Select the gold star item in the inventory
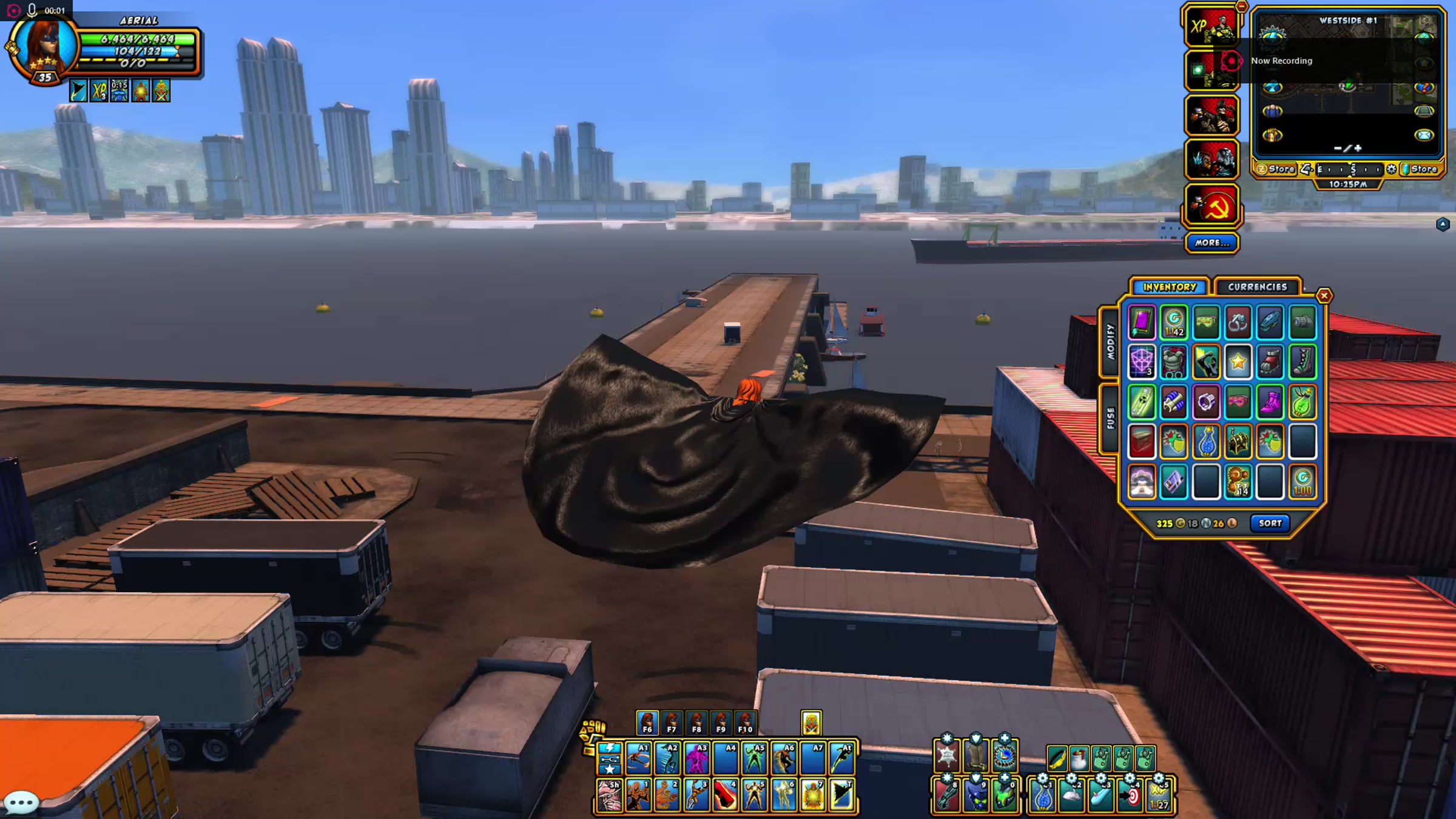Image resolution: width=1456 pixels, height=819 pixels. (x=1238, y=362)
